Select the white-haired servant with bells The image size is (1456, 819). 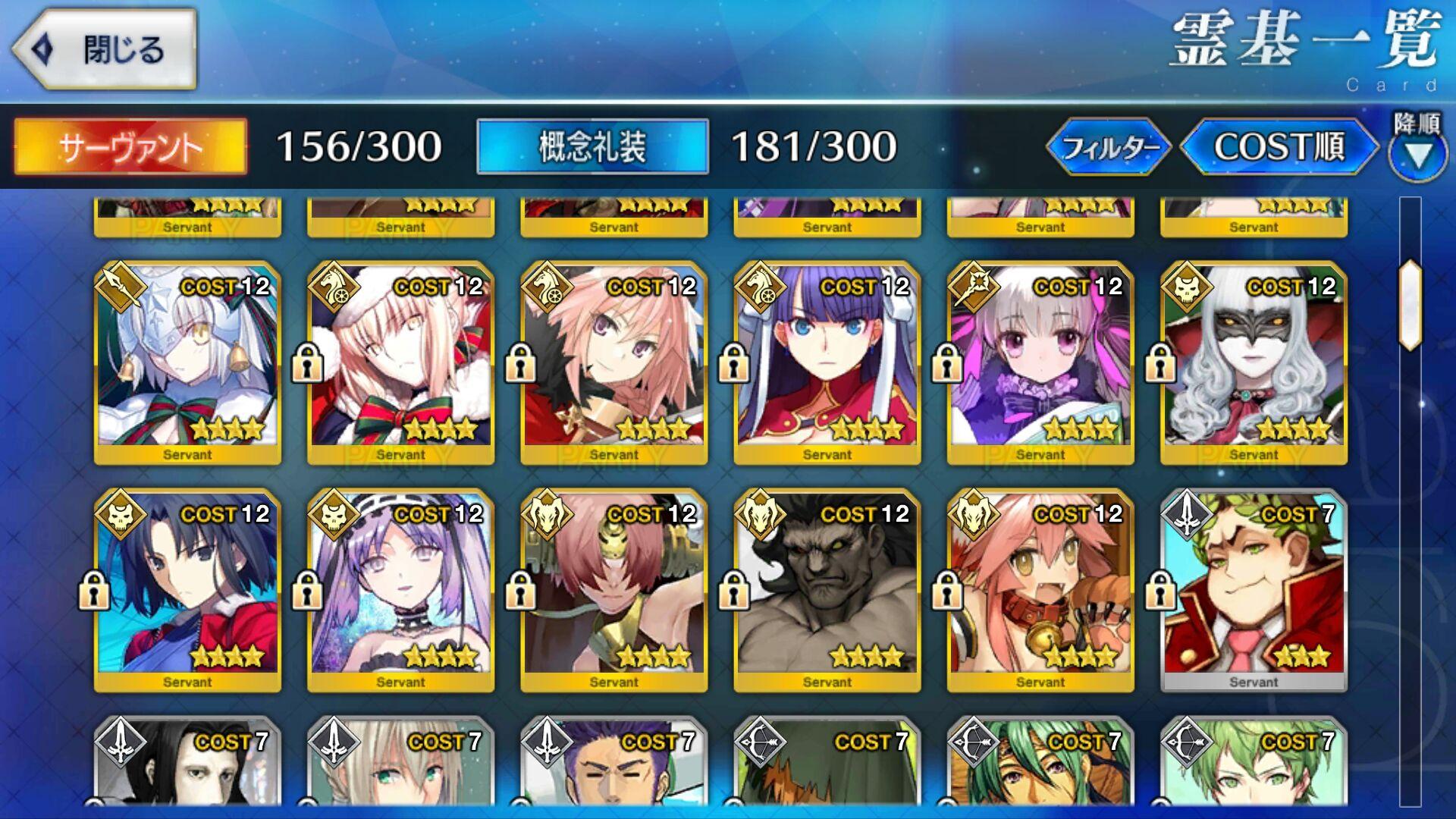coord(187,362)
